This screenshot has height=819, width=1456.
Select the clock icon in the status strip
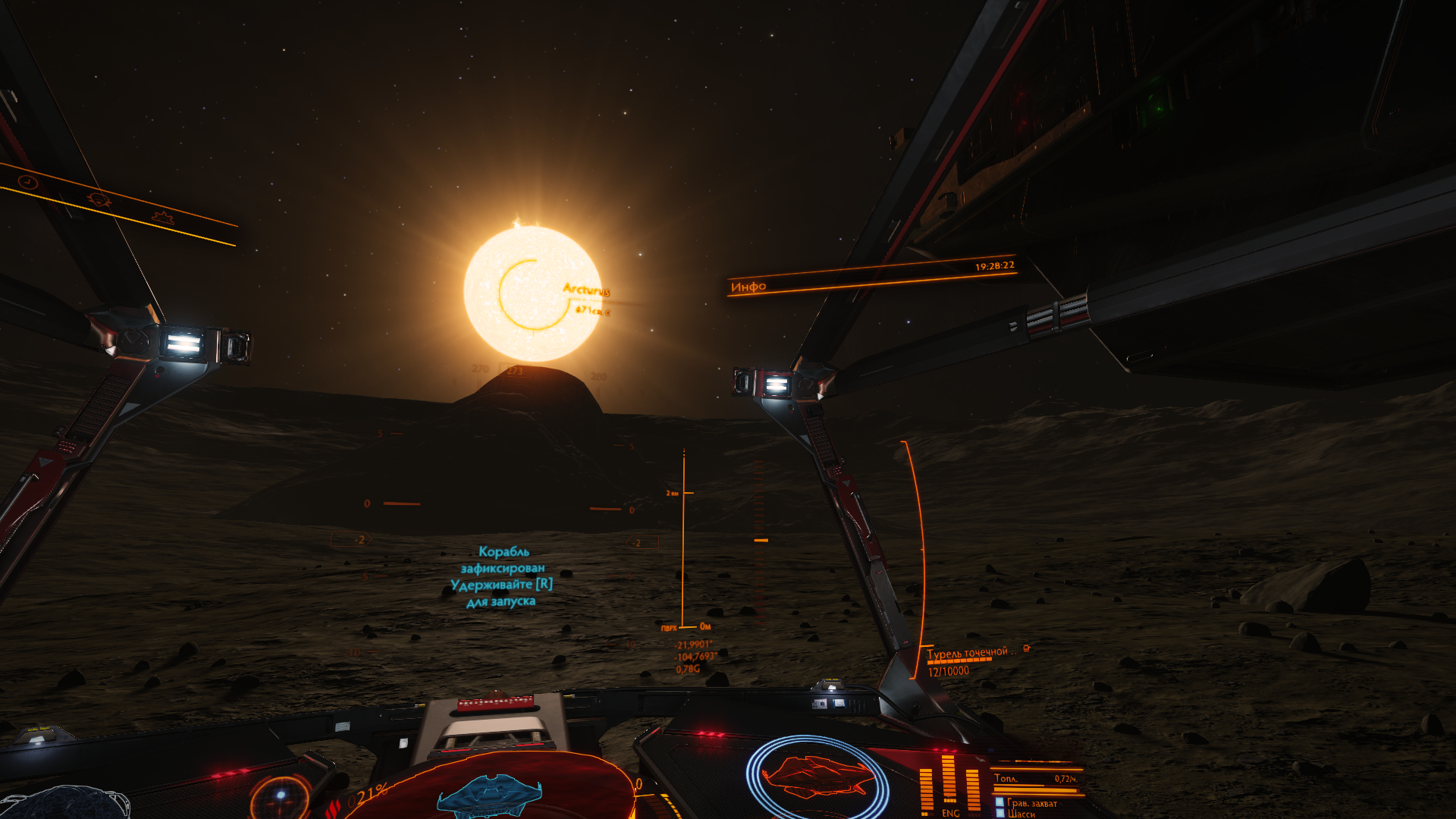click(x=28, y=182)
